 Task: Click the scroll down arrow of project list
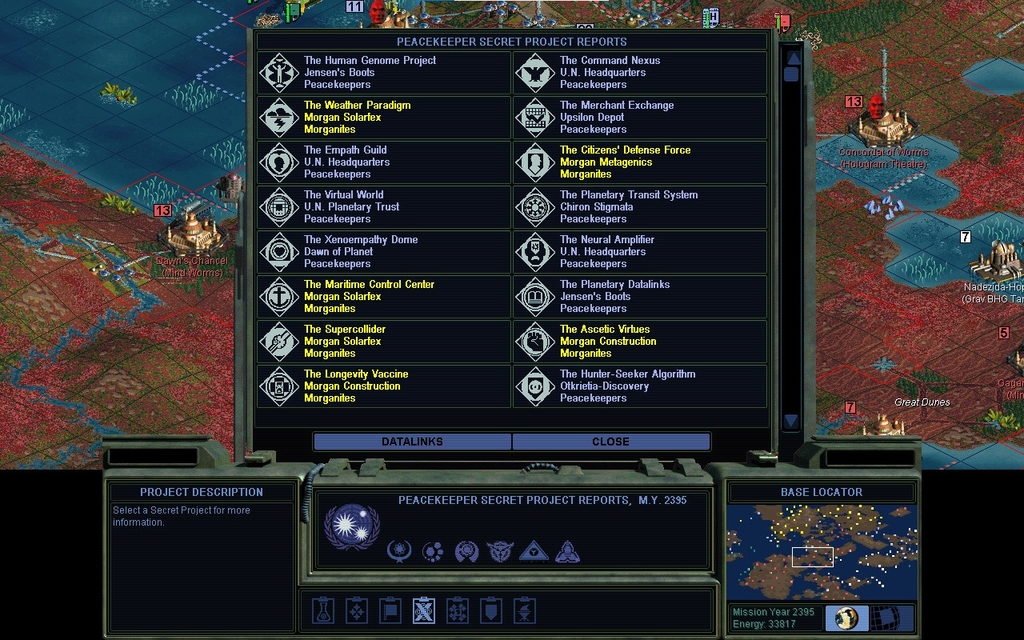click(x=791, y=421)
